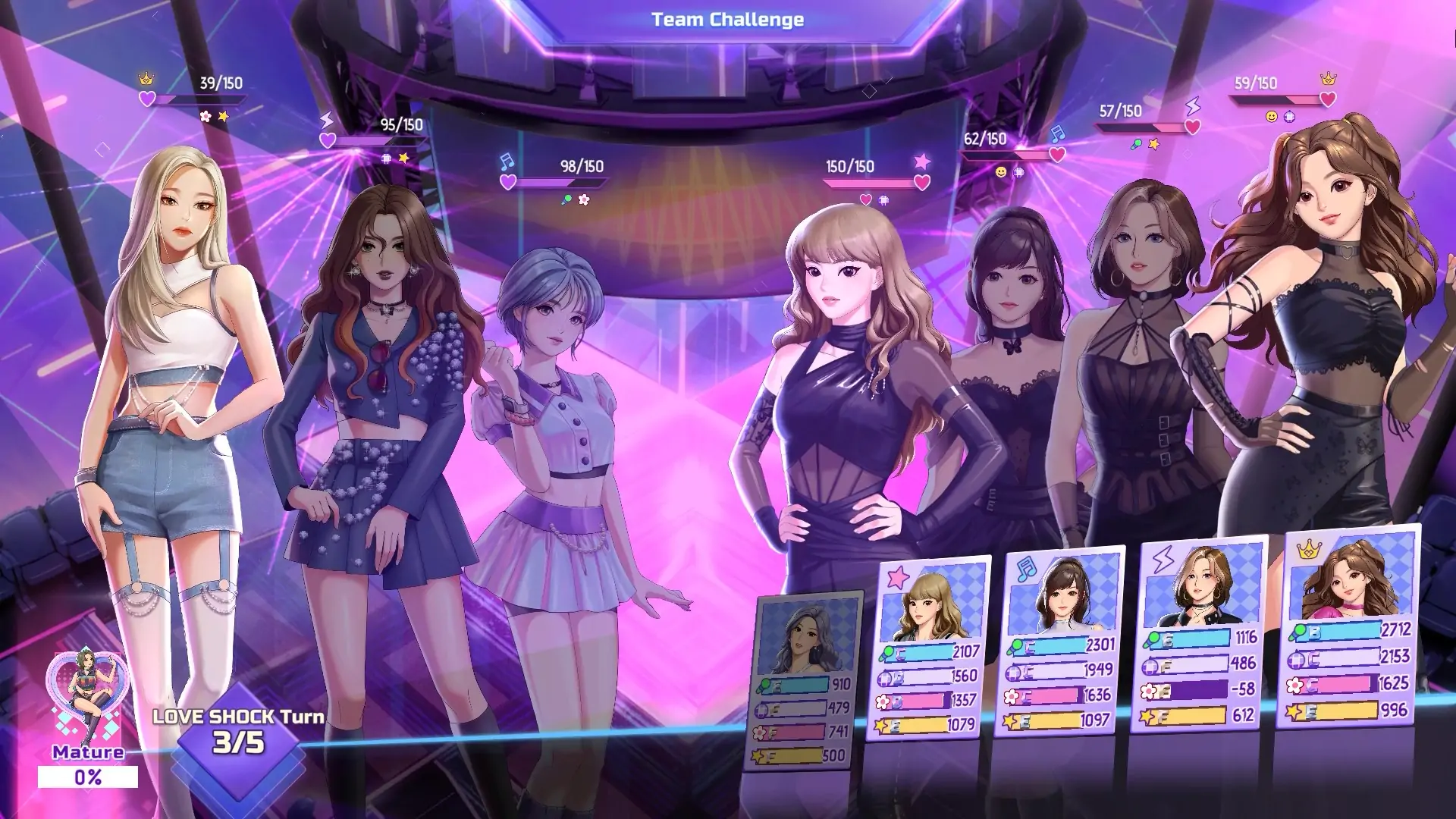Image resolution: width=1456 pixels, height=819 pixels.
Task: Choose the crown card with 2712 stat
Action: (1347, 626)
